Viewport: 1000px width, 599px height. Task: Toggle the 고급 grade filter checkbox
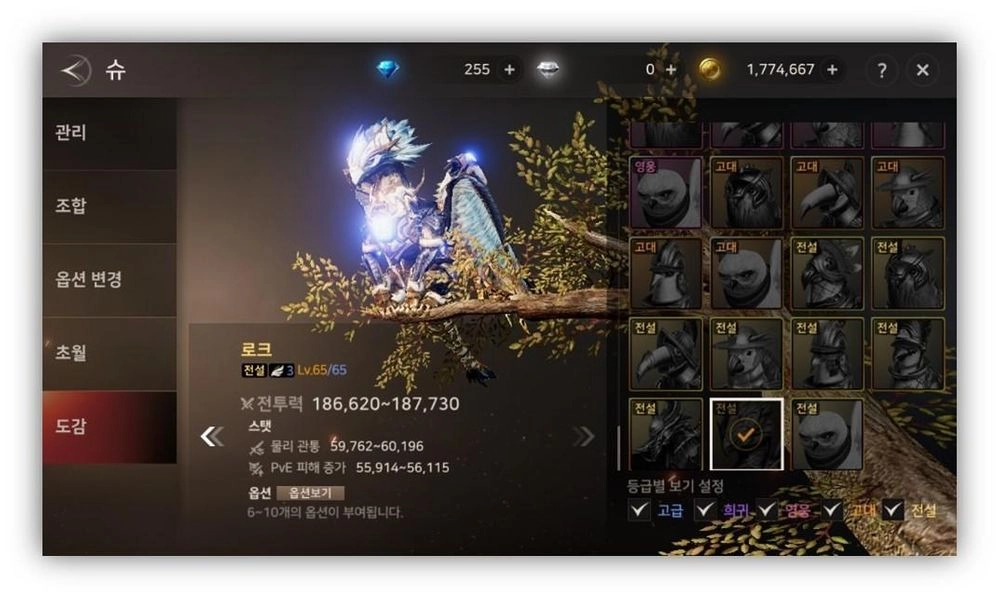point(639,511)
